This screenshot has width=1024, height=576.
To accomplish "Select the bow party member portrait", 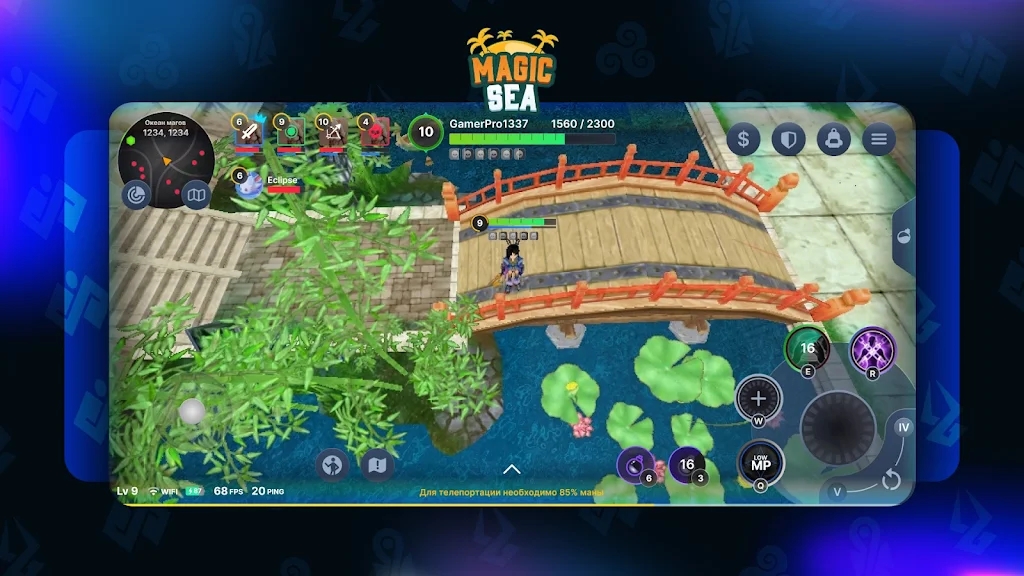I will coord(332,133).
